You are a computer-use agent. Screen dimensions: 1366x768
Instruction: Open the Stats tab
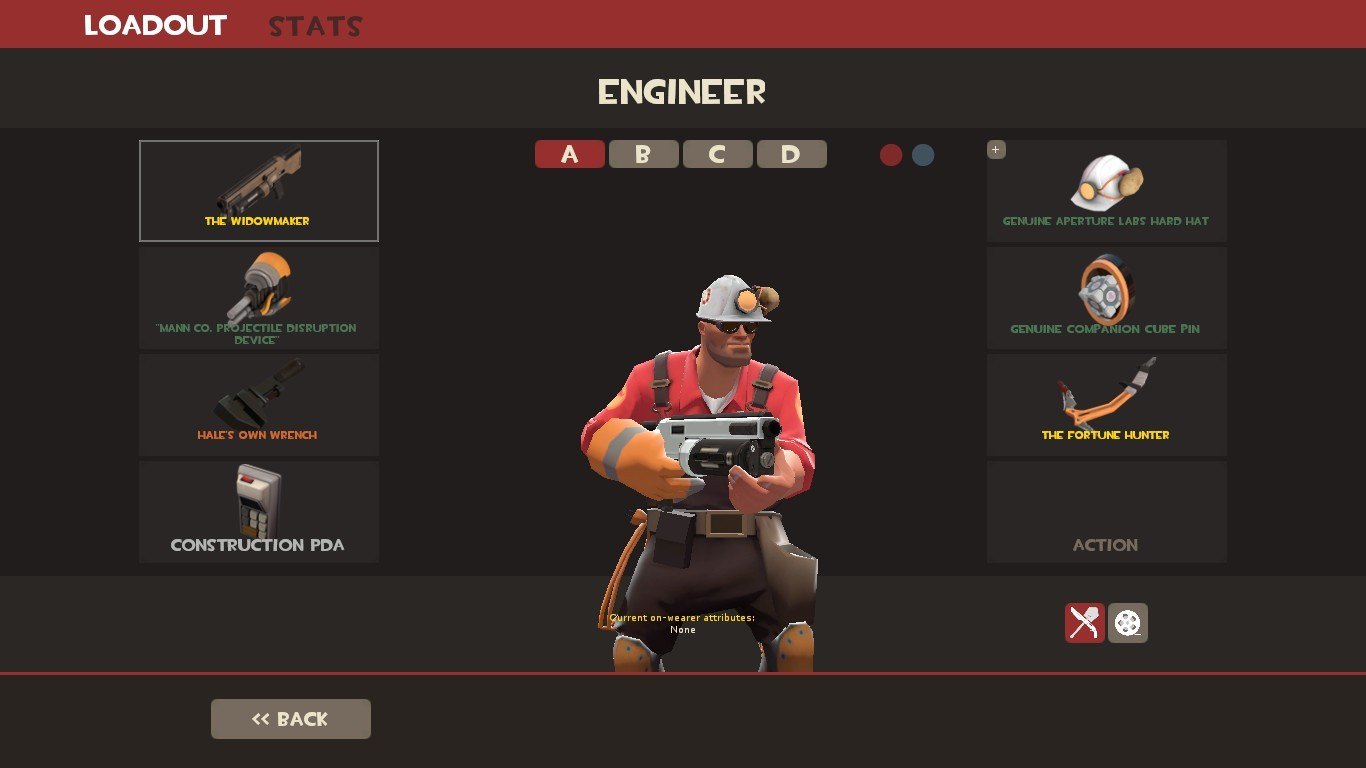pyautogui.click(x=315, y=26)
